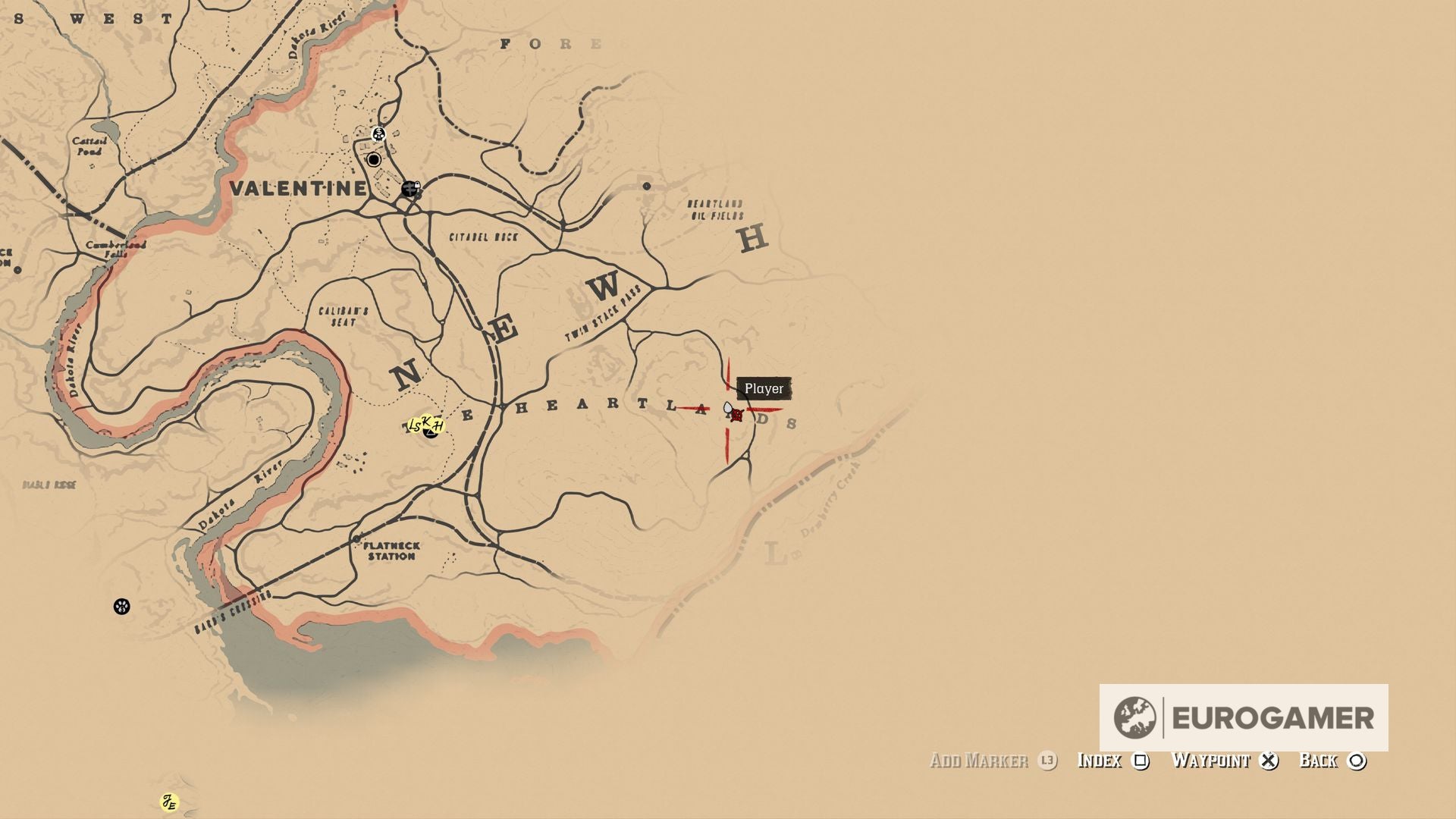Select the yellow JE companion icon bottom-left

click(x=171, y=800)
